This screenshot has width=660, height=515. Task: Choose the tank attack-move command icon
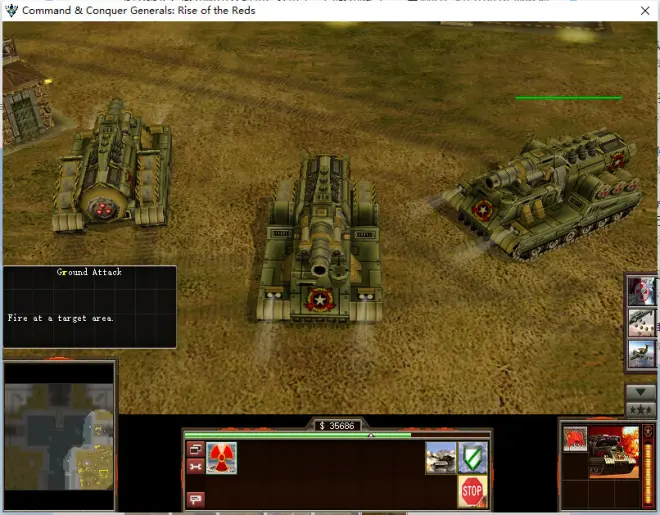(x=440, y=458)
